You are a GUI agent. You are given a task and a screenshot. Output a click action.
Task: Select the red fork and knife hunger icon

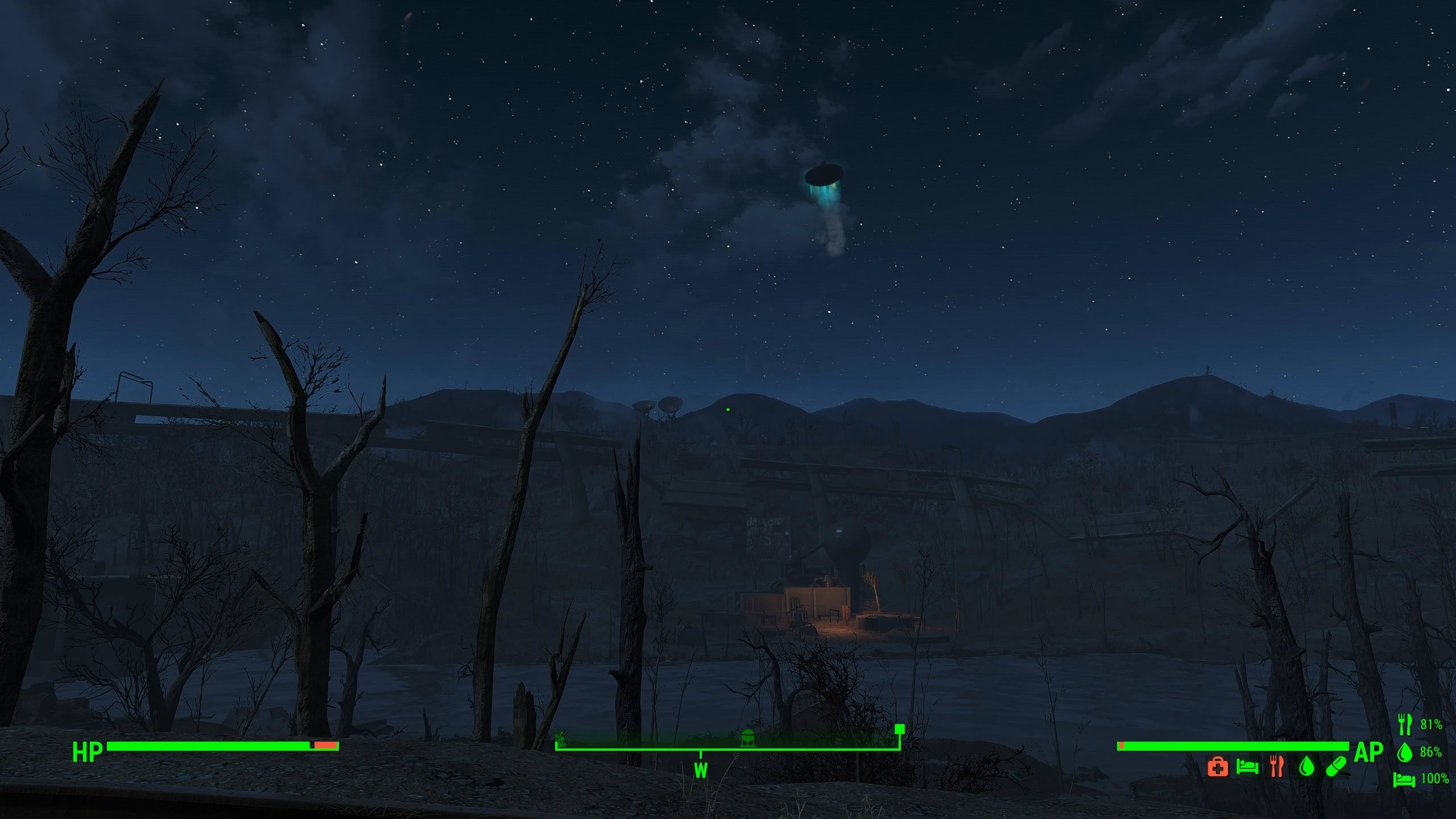tap(1277, 766)
